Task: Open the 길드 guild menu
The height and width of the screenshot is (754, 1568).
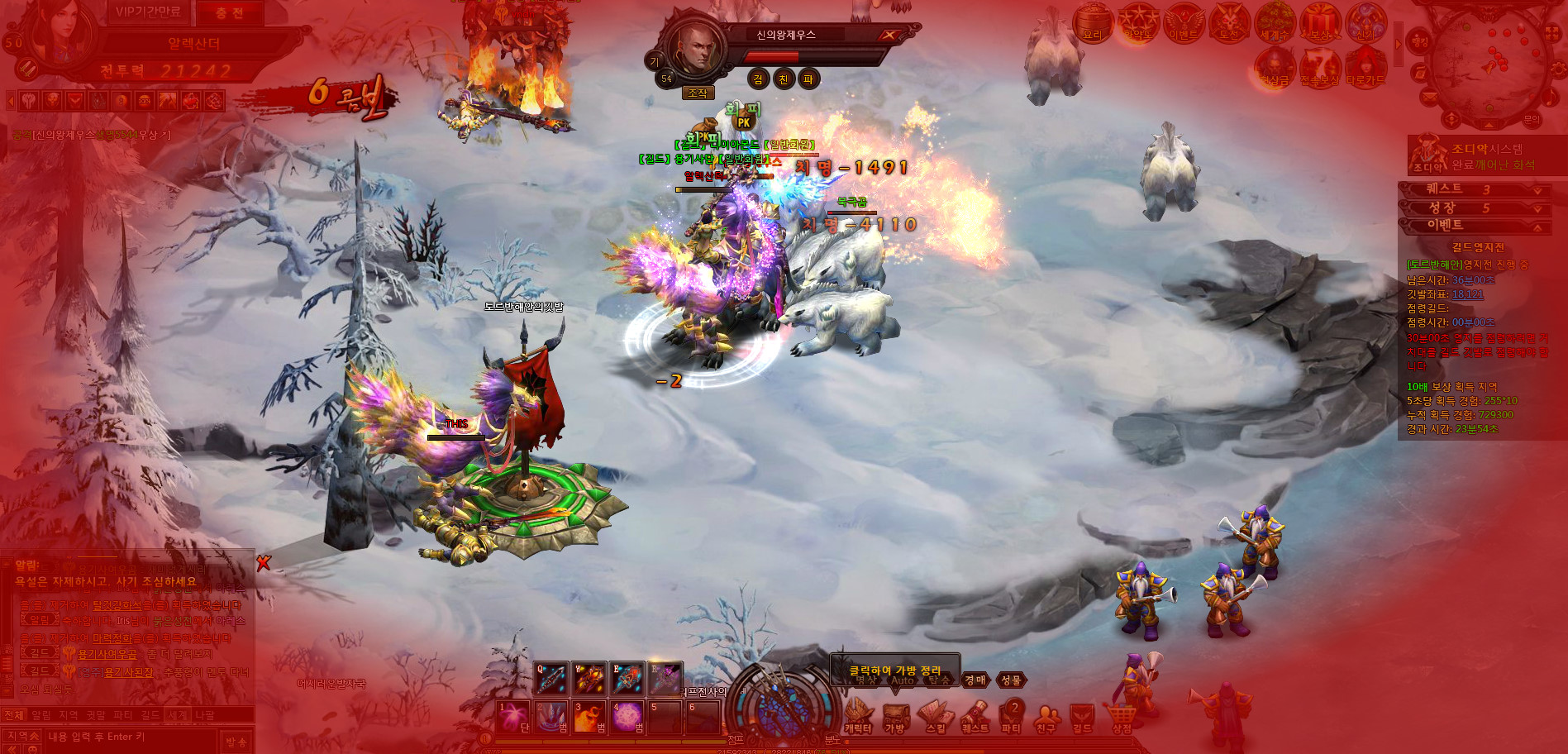Action: click(x=1082, y=715)
